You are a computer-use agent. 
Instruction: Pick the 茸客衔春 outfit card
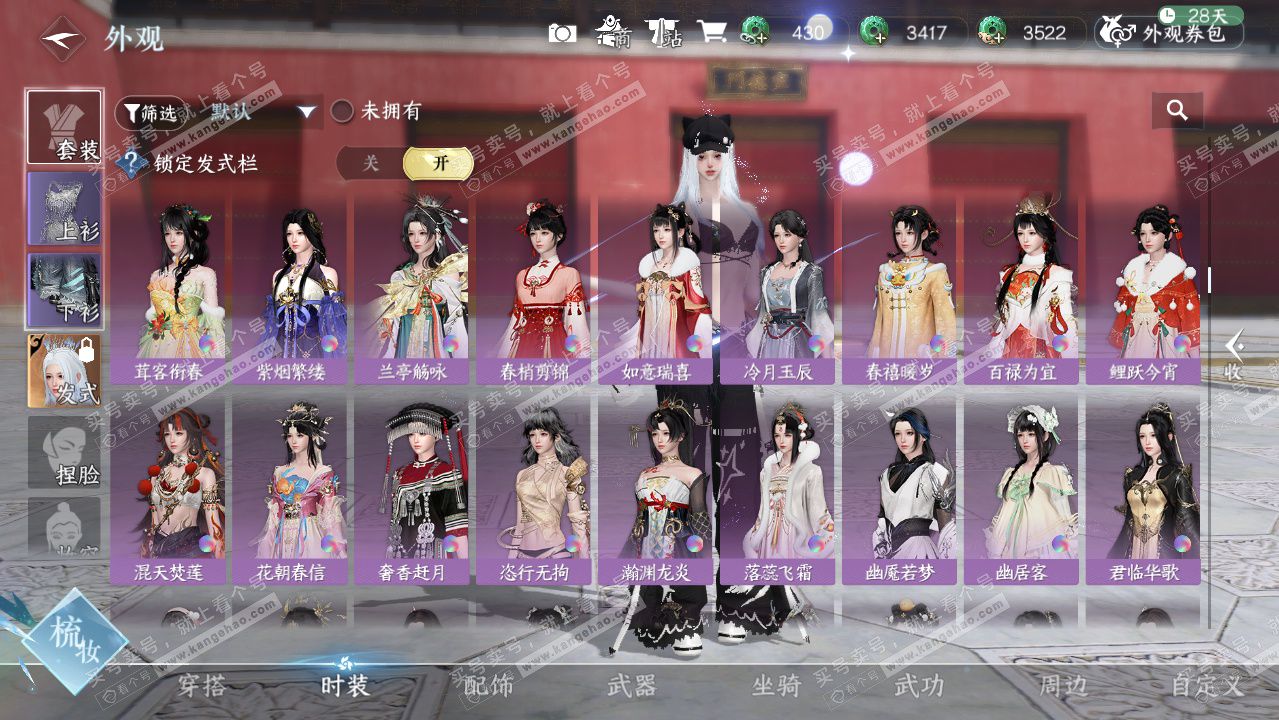169,290
